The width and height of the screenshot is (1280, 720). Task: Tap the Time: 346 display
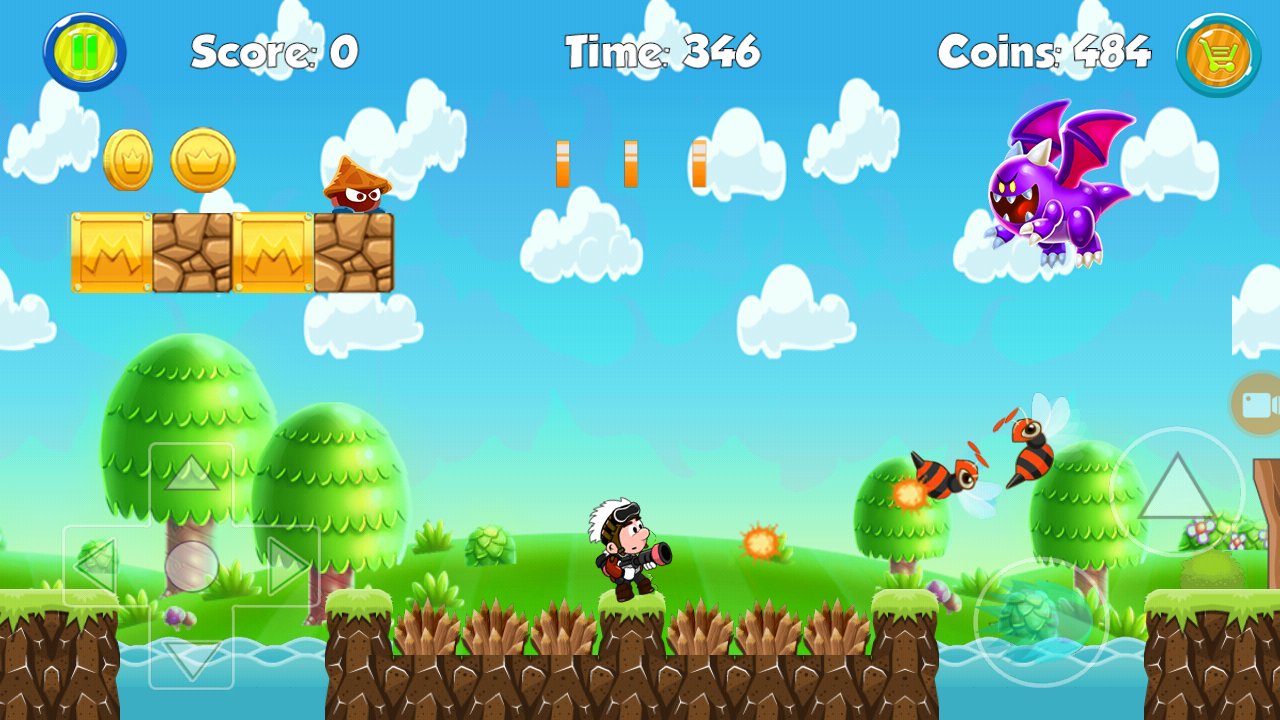[662, 50]
